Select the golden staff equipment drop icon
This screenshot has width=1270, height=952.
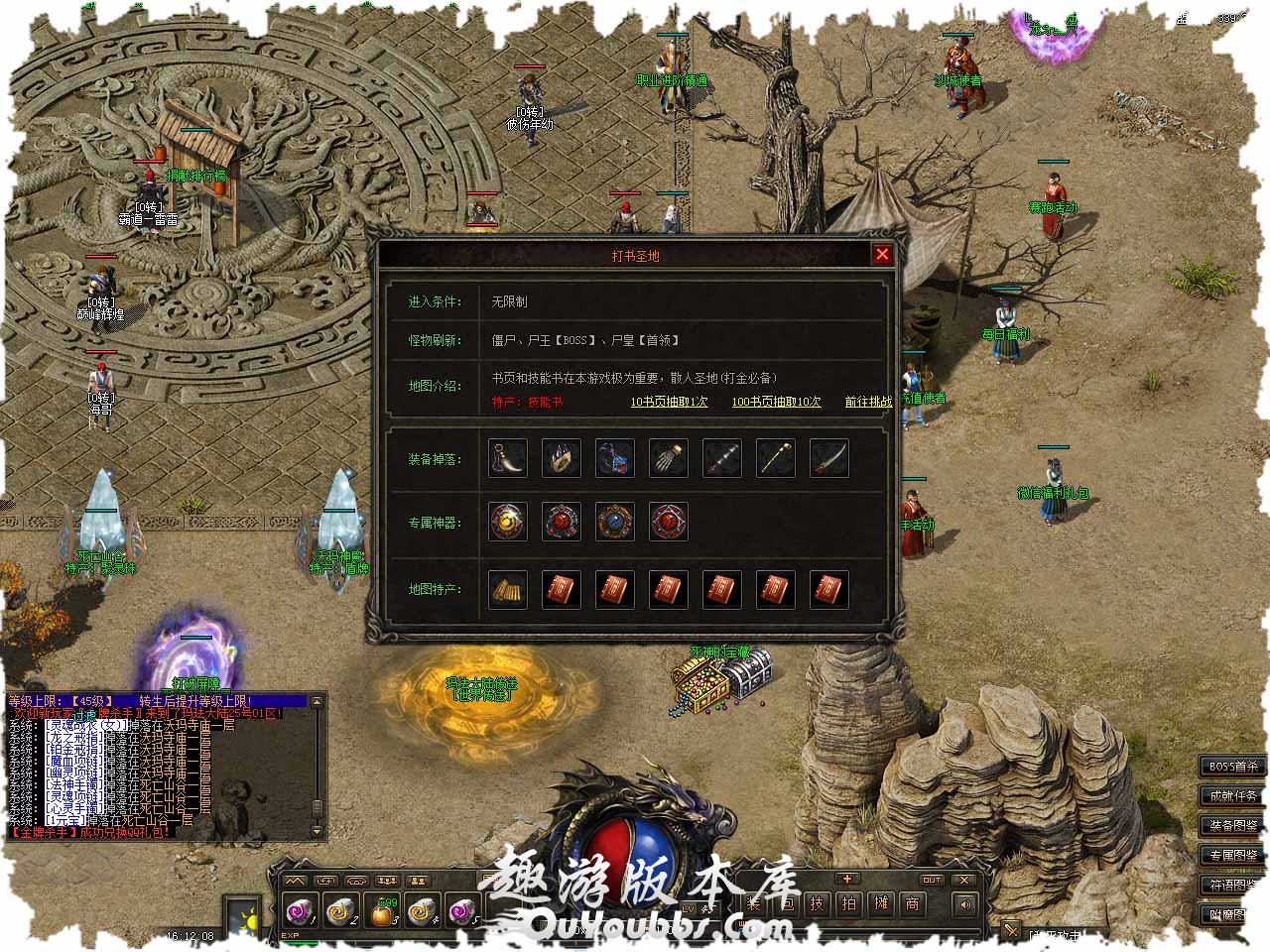coord(776,458)
